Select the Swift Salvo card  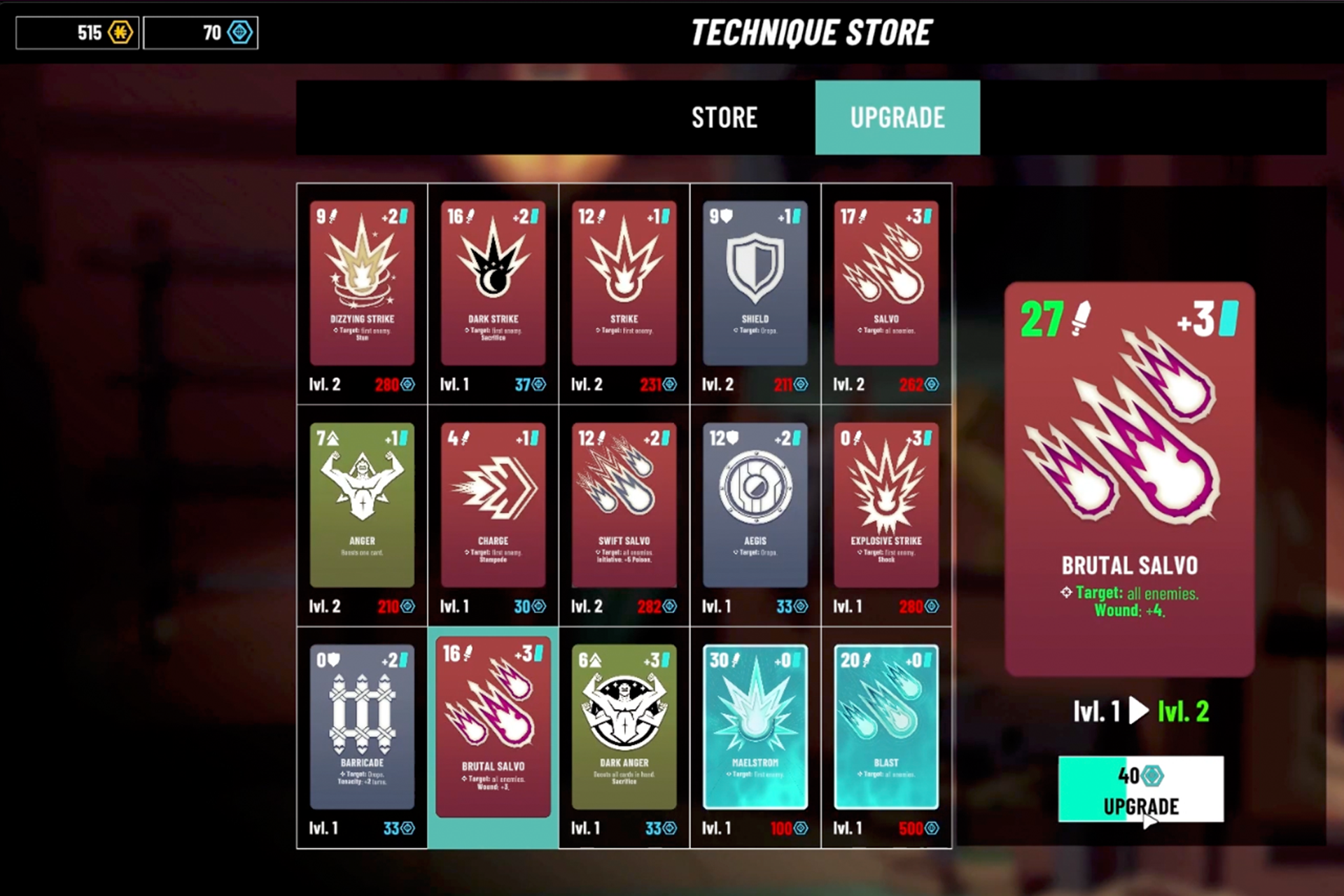coord(624,505)
